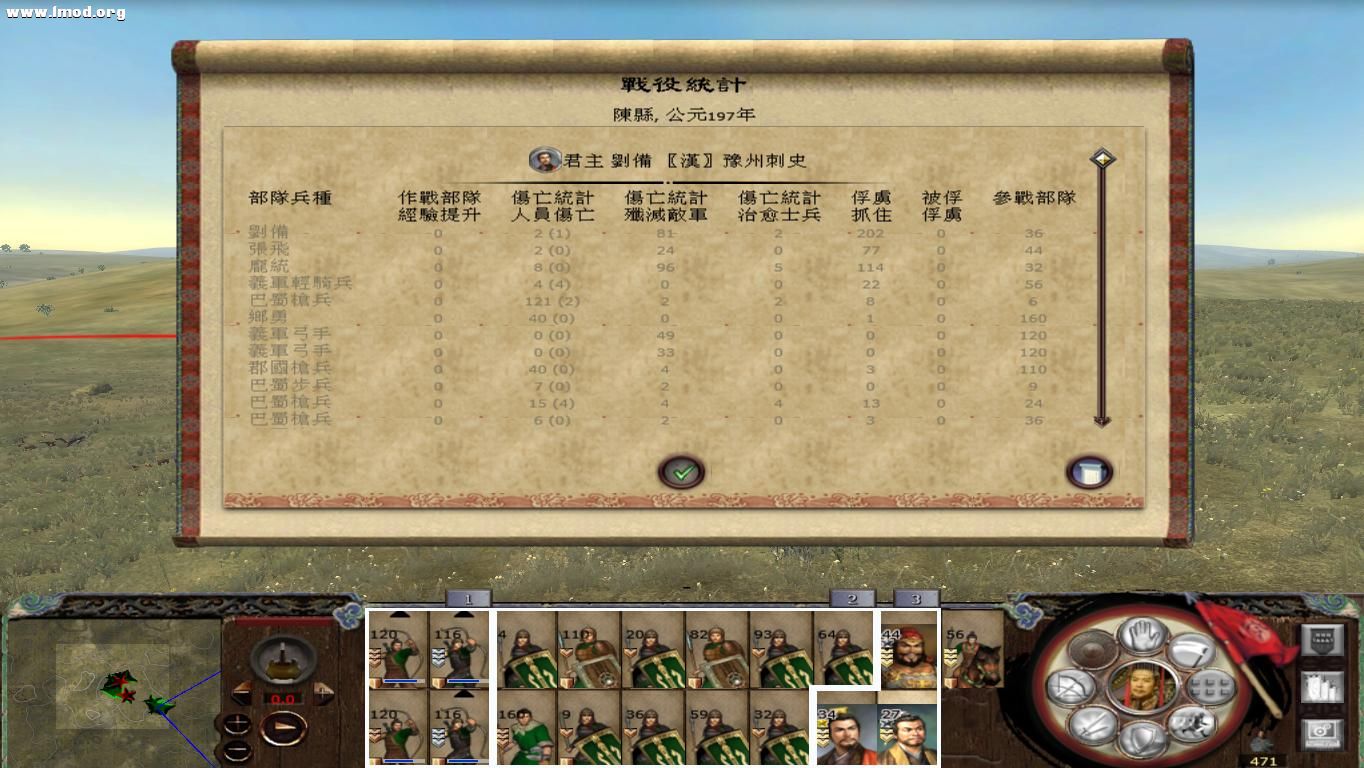This screenshot has width=1364, height=768.
Task: Open group formations via the grid icon
Action: pyautogui.click(x=1210, y=688)
